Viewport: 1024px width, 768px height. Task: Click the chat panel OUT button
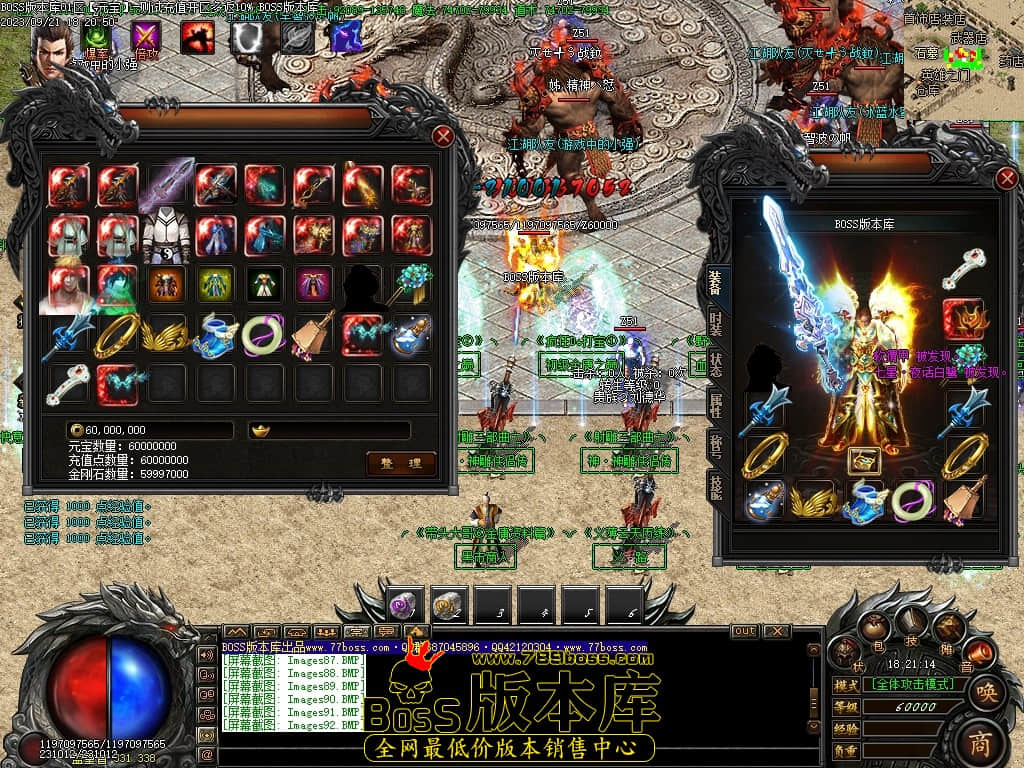coord(744,631)
